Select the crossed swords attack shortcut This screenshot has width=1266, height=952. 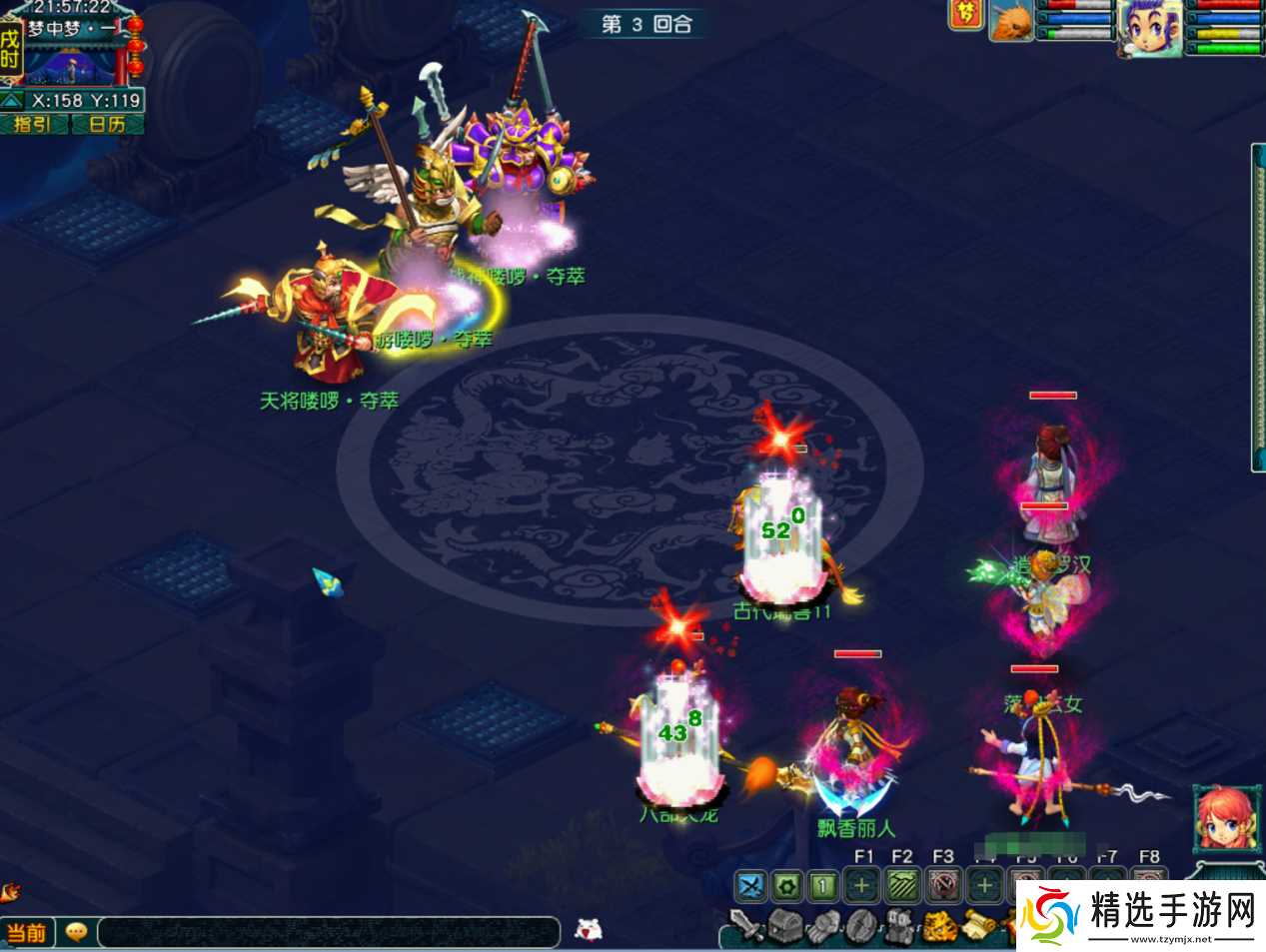click(750, 885)
